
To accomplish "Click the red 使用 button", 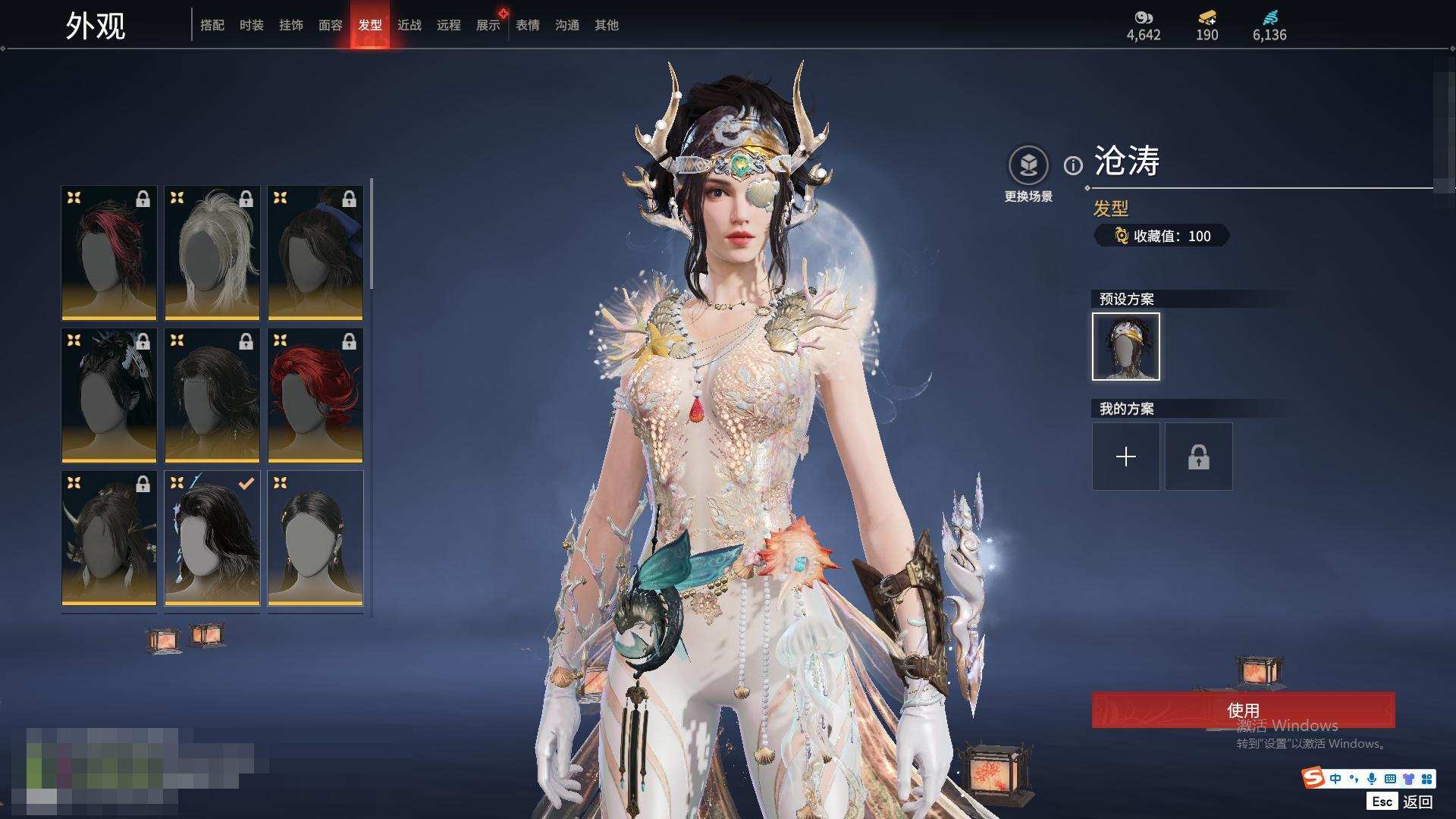I will (x=1243, y=710).
